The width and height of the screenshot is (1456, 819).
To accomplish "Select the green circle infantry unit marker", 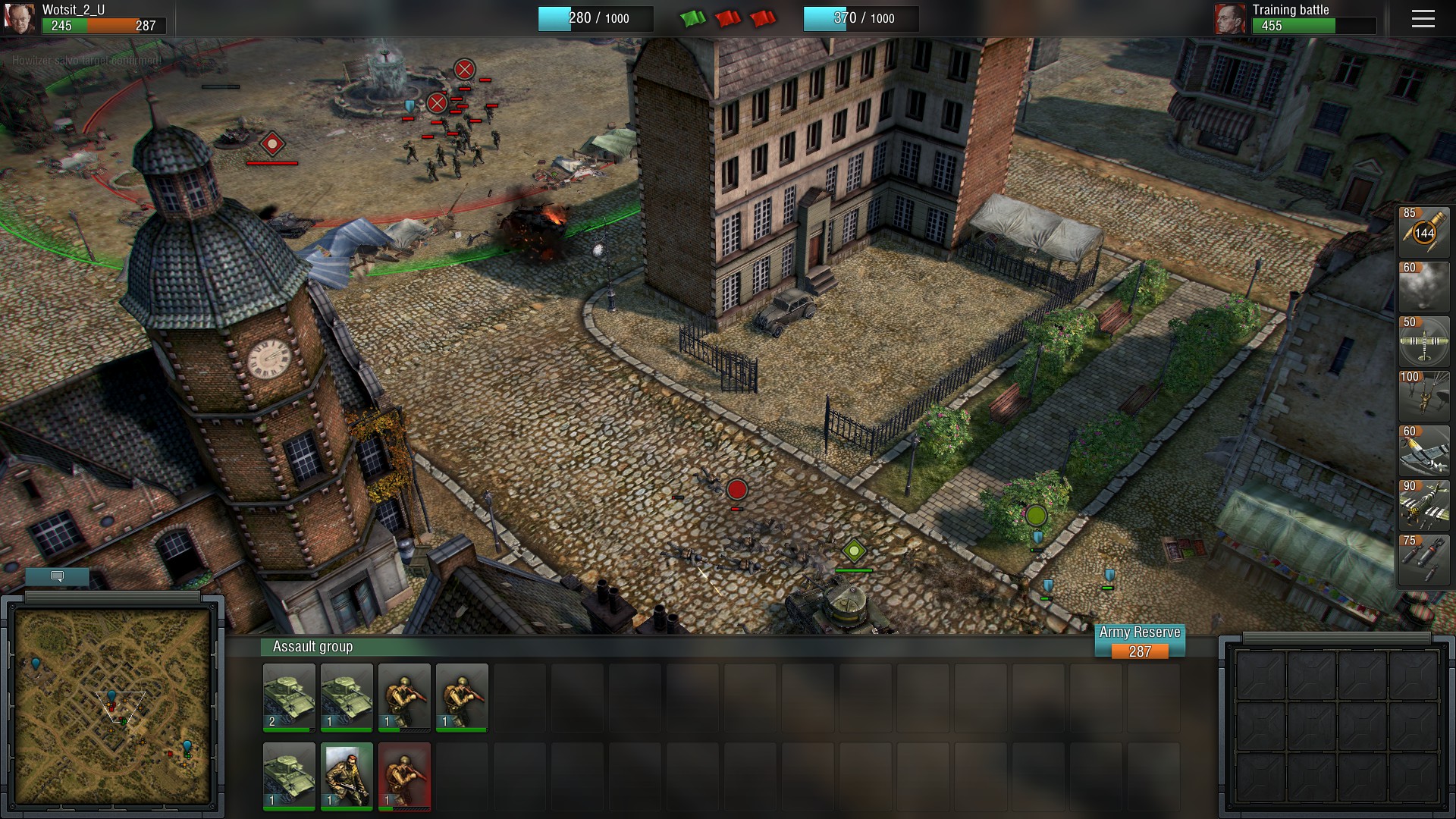I will (x=1036, y=516).
